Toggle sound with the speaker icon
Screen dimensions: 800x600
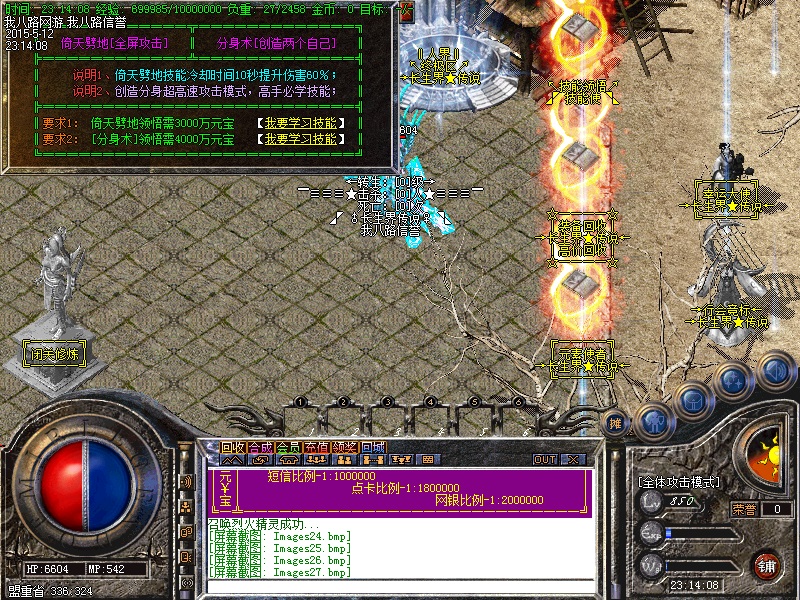775,371
